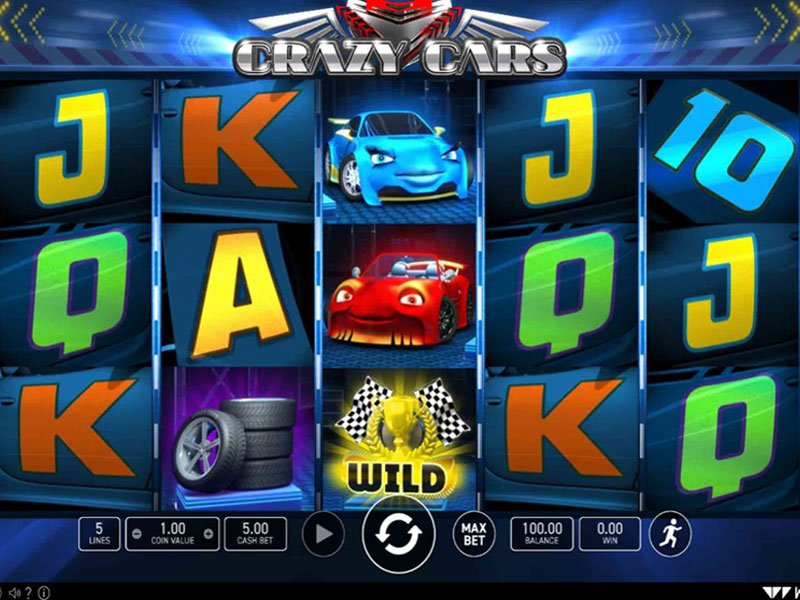Decrease coin value with the minus button
The width and height of the screenshot is (800, 600).
click(x=137, y=534)
